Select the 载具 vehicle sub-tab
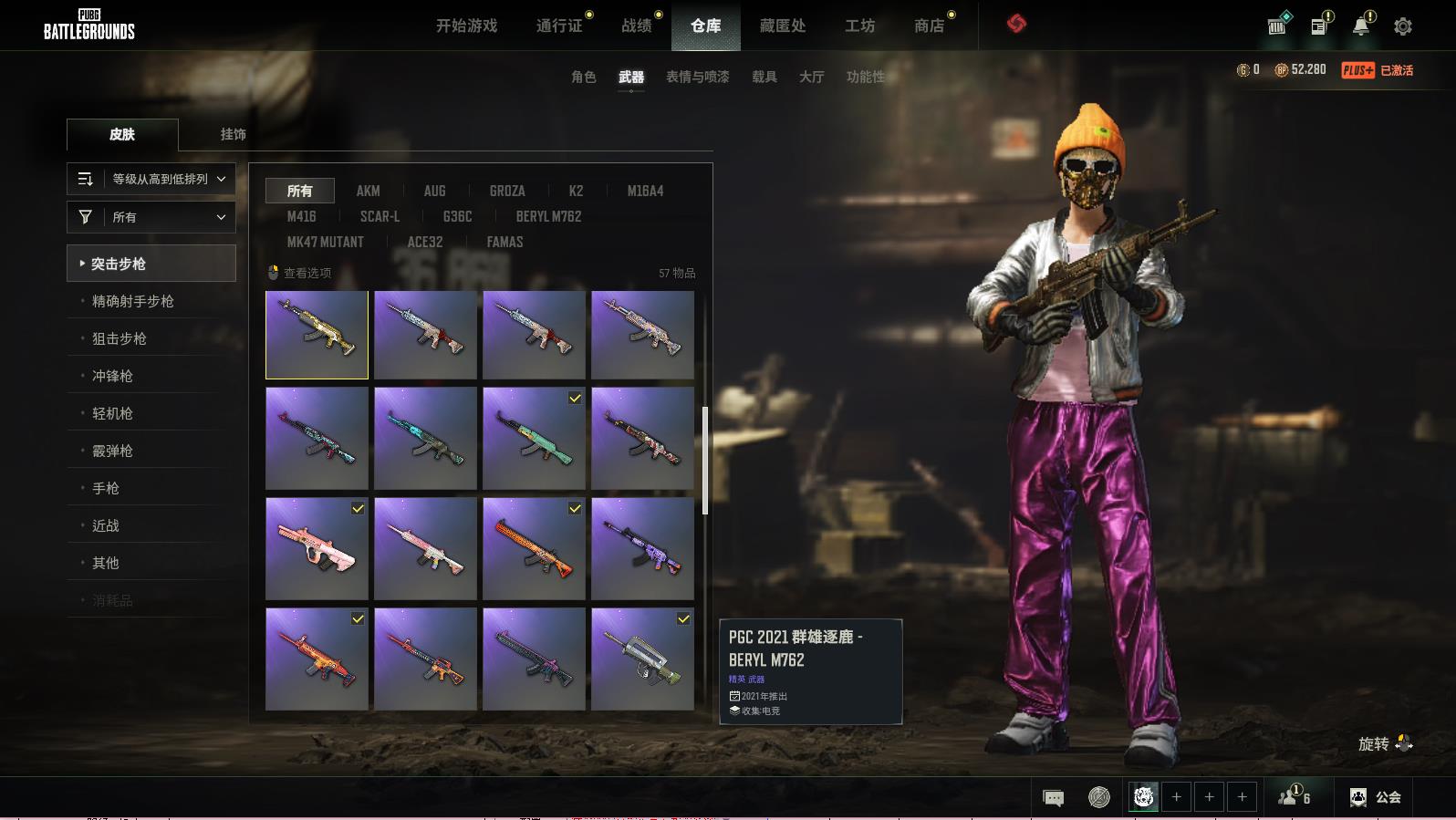 764,77
